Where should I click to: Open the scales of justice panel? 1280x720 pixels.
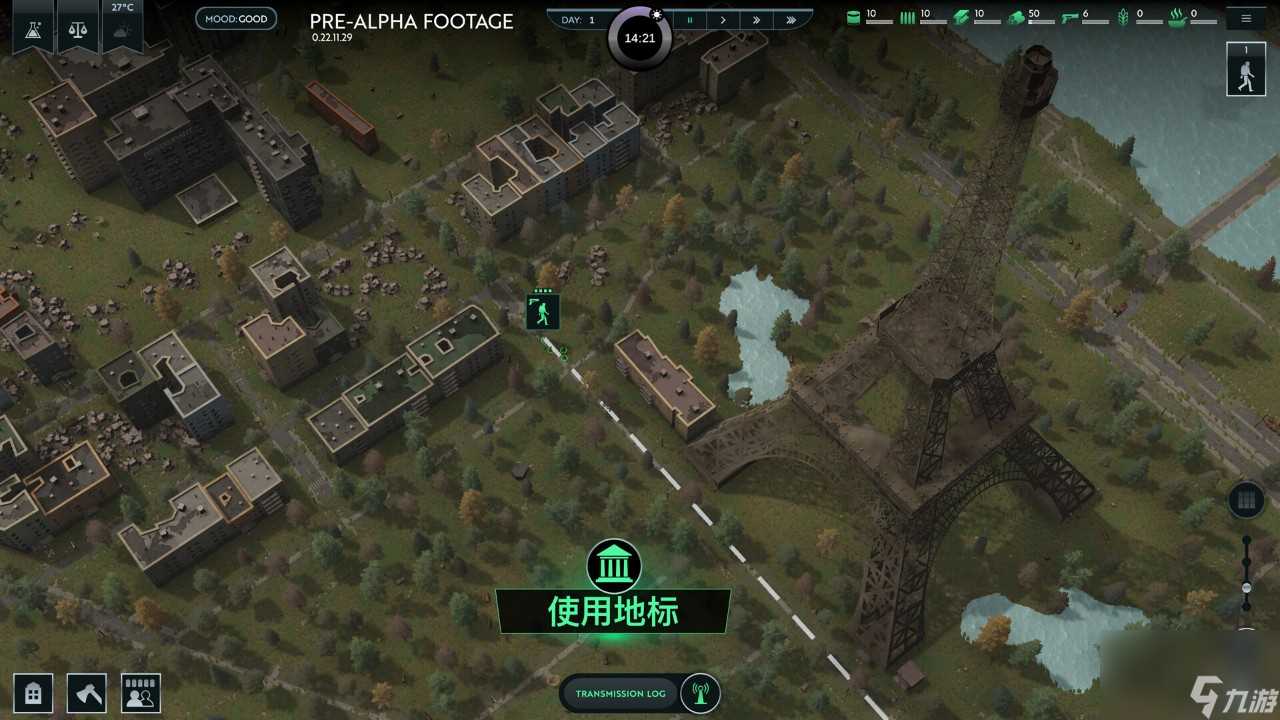78,28
